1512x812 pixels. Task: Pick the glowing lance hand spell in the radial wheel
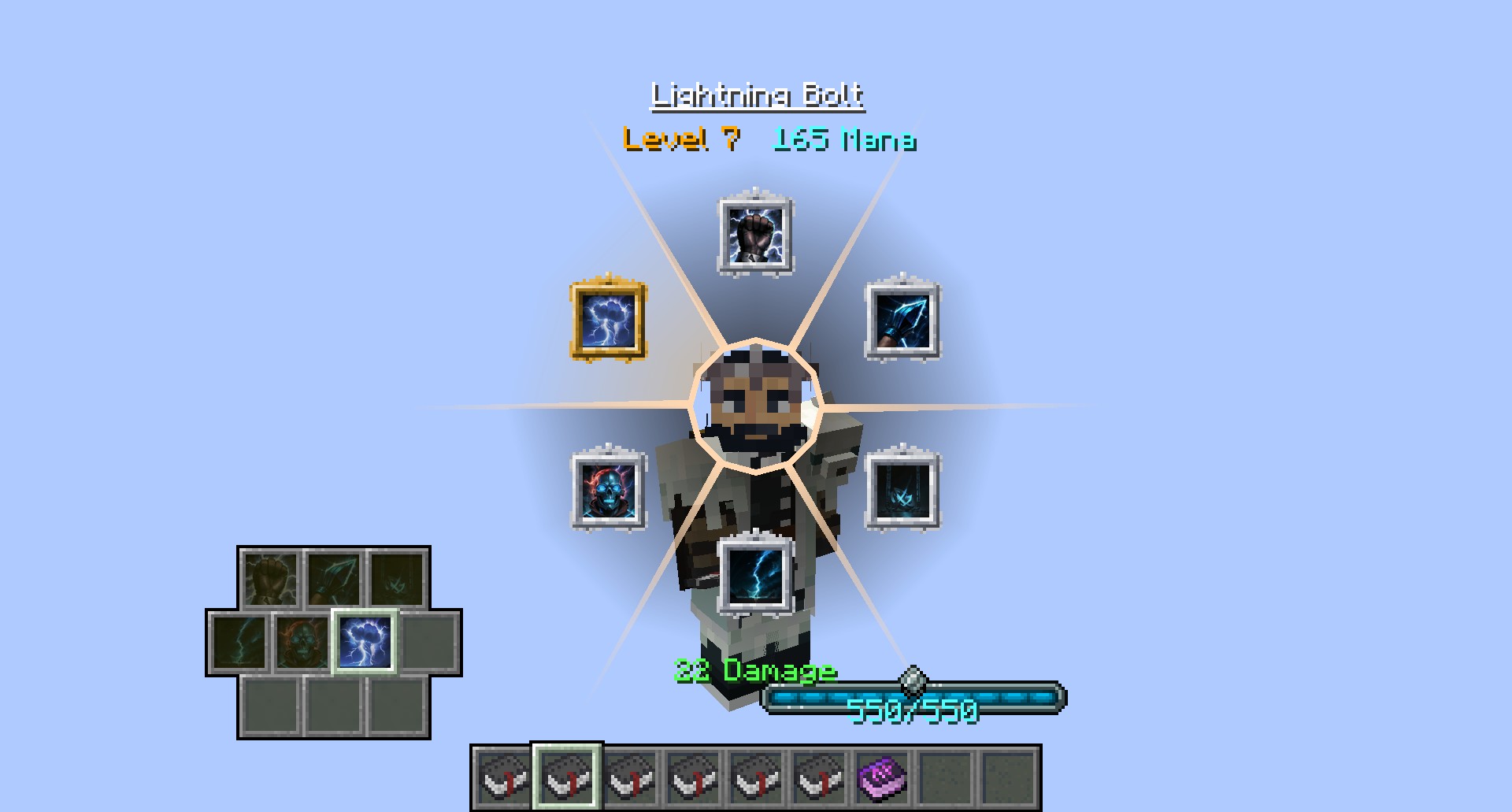click(x=902, y=321)
